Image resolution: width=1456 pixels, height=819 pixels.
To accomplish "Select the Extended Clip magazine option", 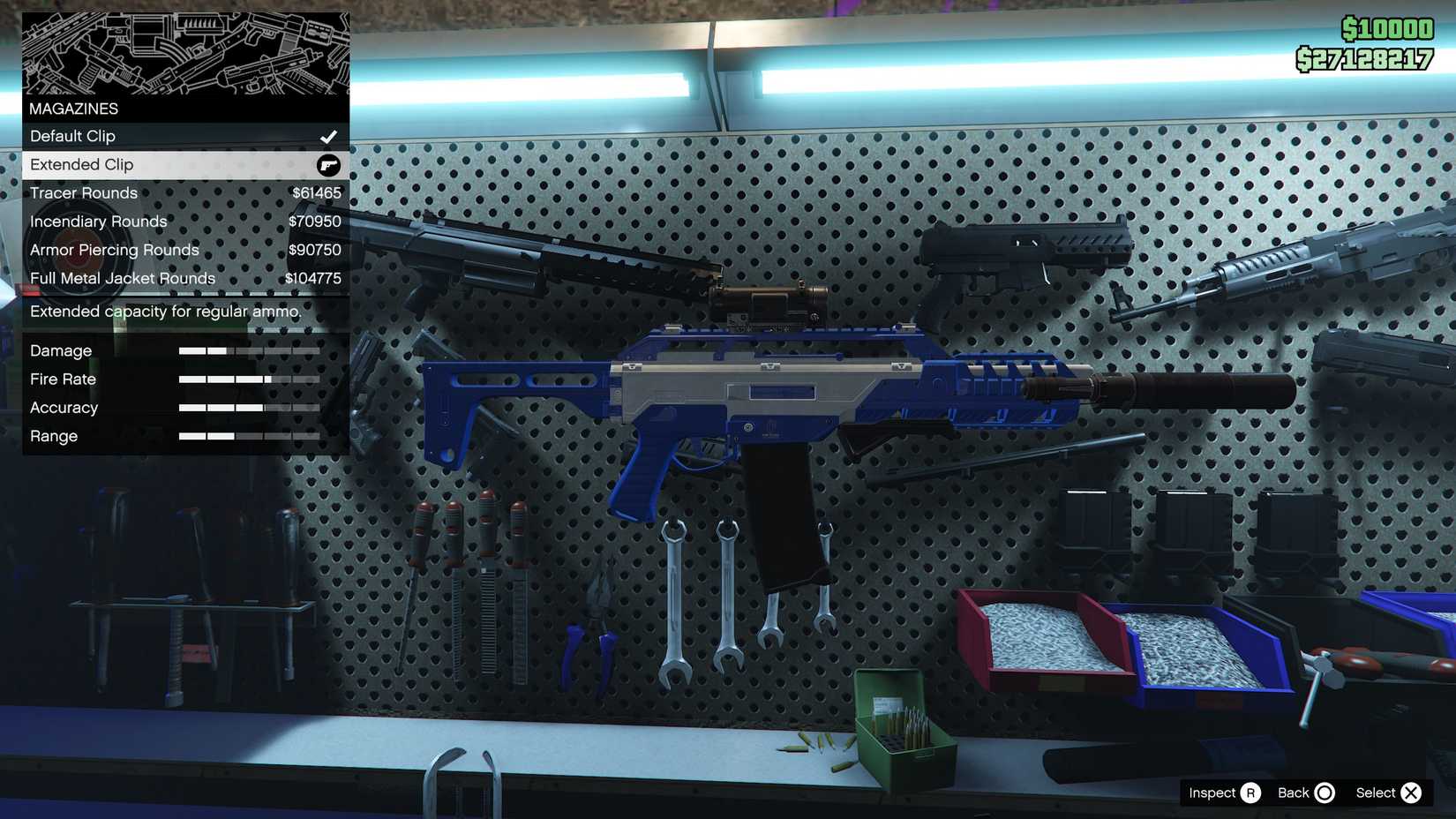I will tap(132, 164).
